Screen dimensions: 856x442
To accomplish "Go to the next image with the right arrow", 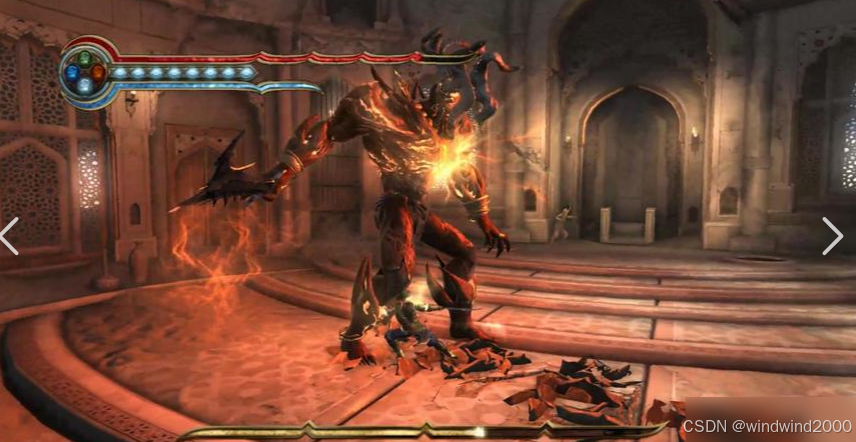I will [832, 236].
